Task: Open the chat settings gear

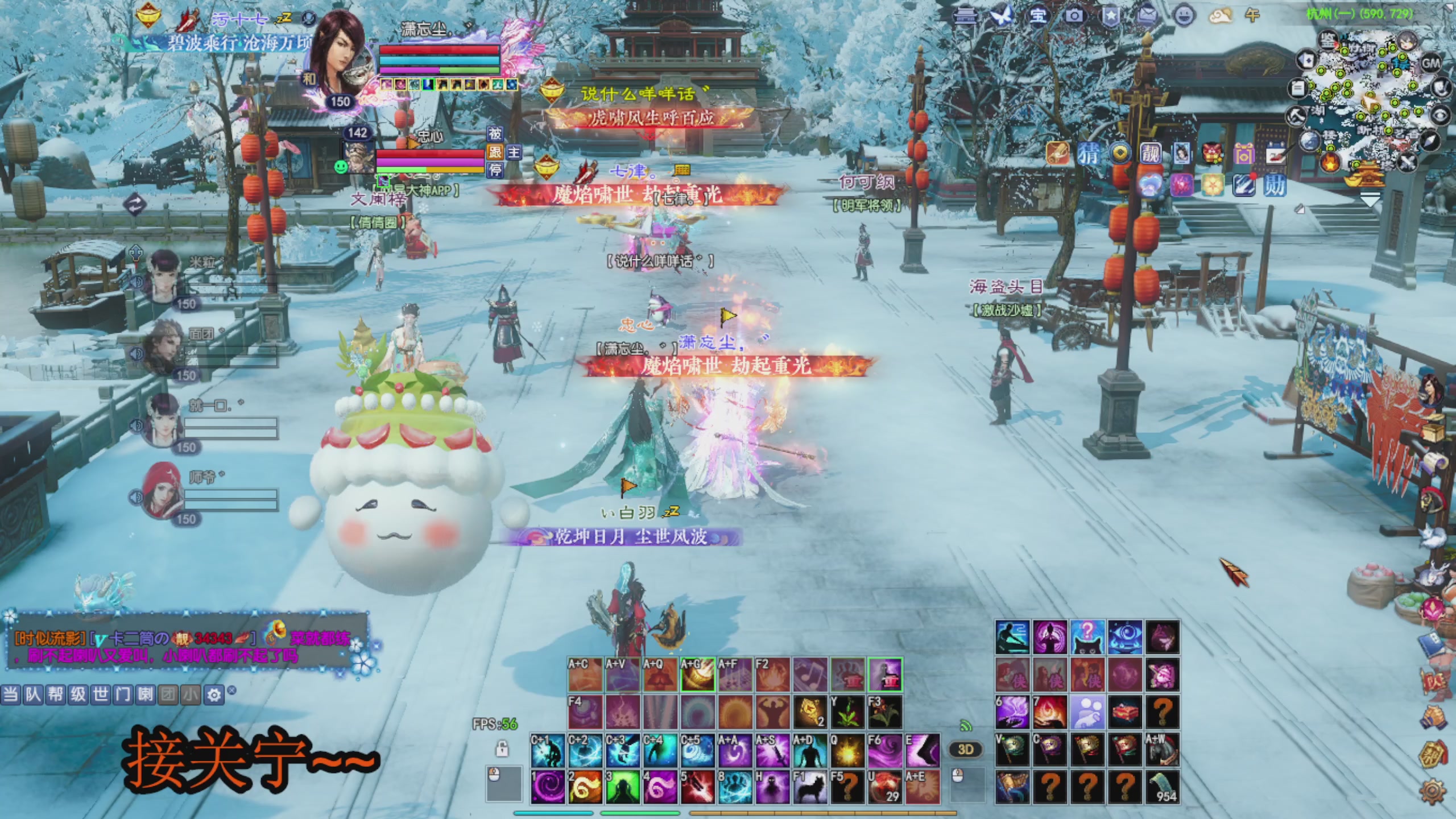Action: click(x=214, y=695)
